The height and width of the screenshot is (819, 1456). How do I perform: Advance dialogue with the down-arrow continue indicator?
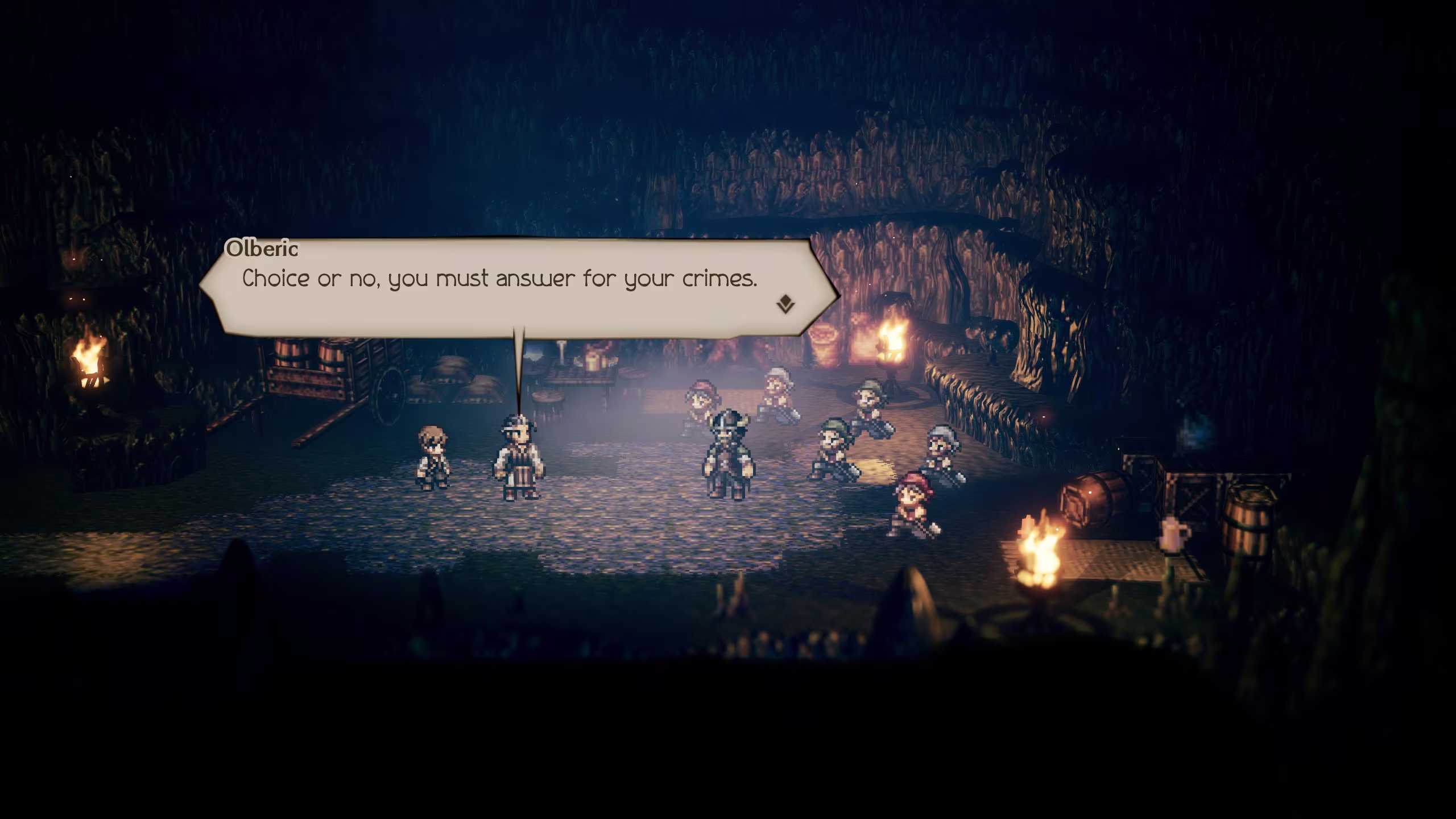(x=785, y=304)
